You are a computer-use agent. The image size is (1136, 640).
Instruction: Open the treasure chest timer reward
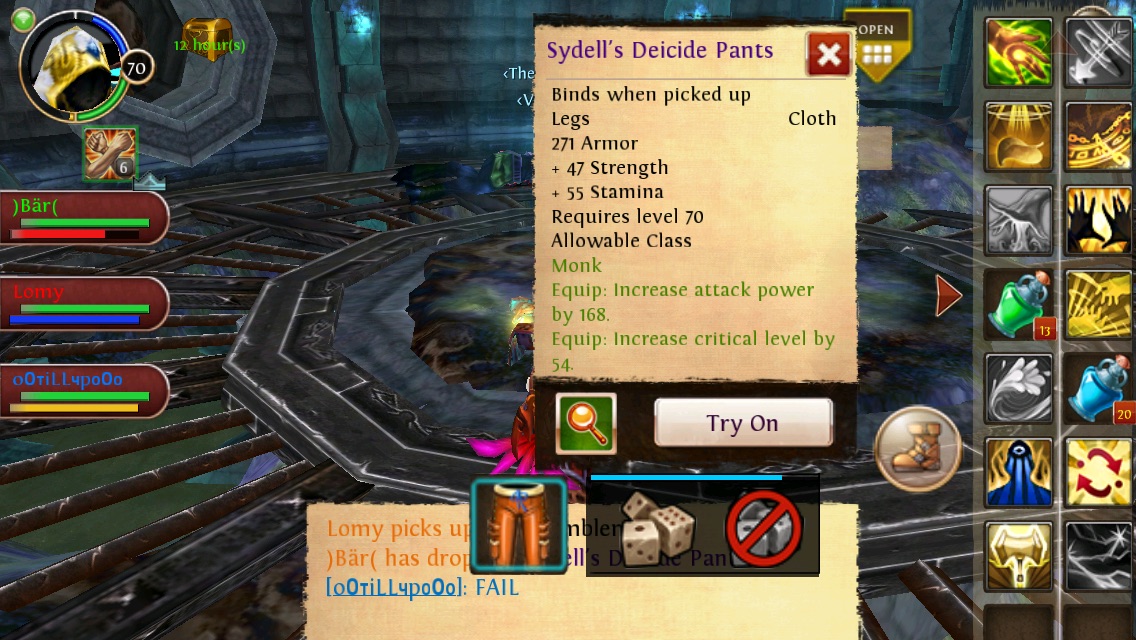coord(208,39)
